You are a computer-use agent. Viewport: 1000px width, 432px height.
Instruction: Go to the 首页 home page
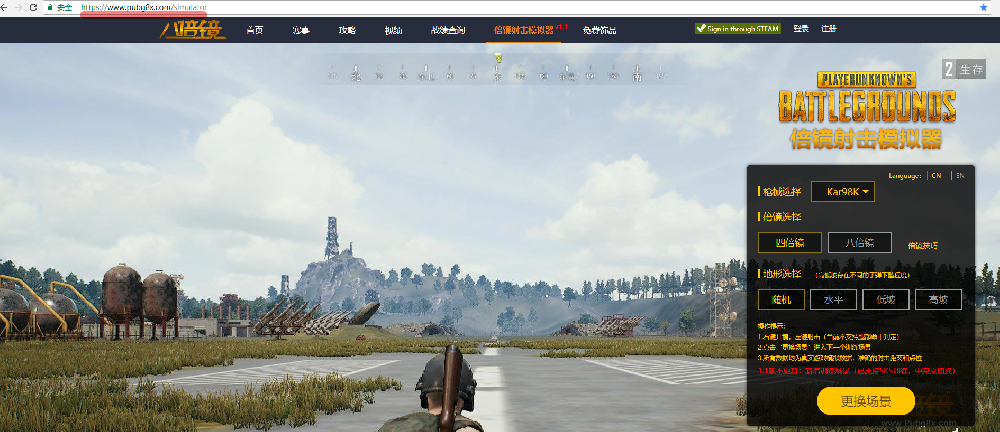point(255,30)
